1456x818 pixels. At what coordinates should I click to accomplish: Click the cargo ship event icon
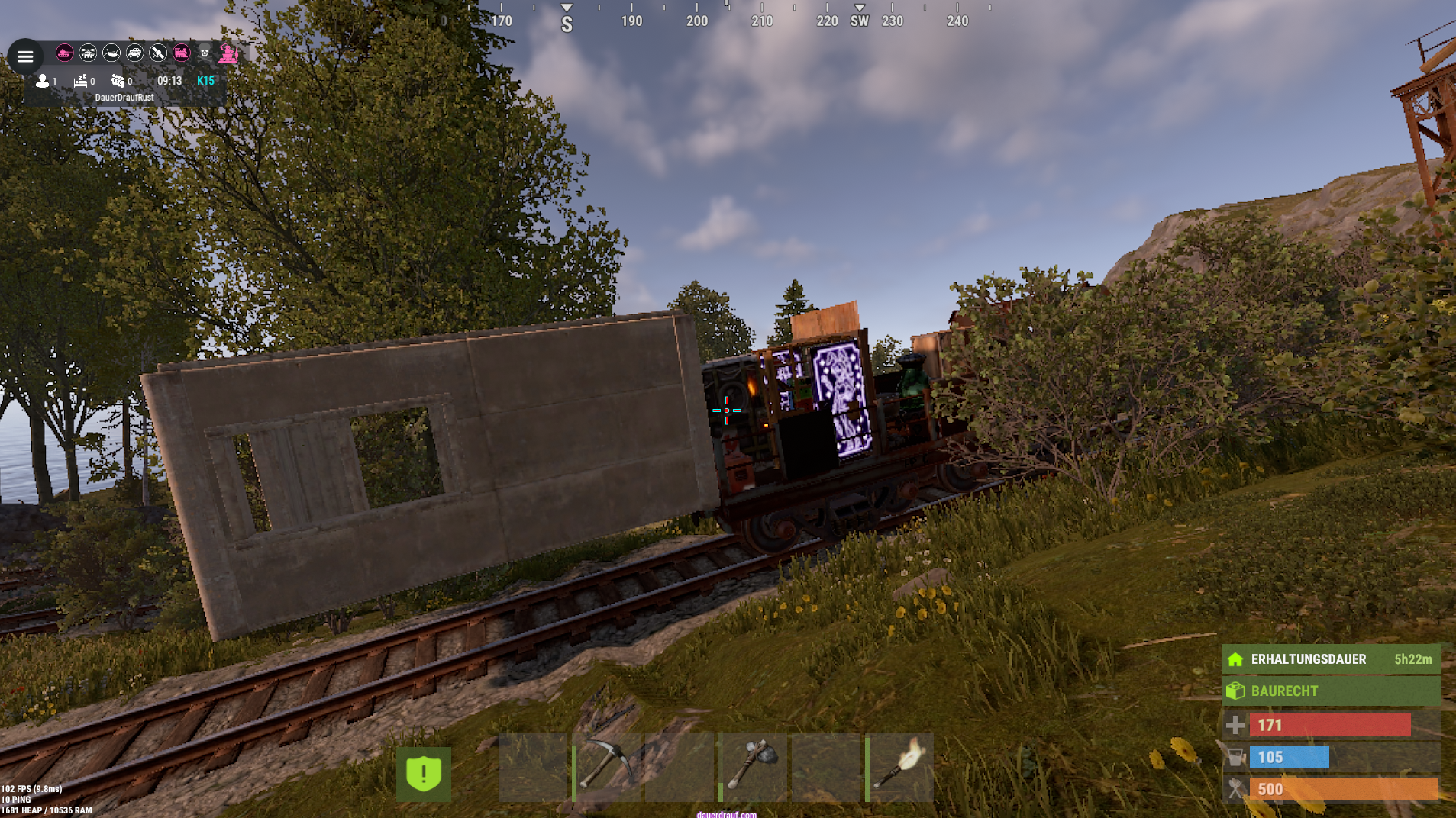(111, 53)
